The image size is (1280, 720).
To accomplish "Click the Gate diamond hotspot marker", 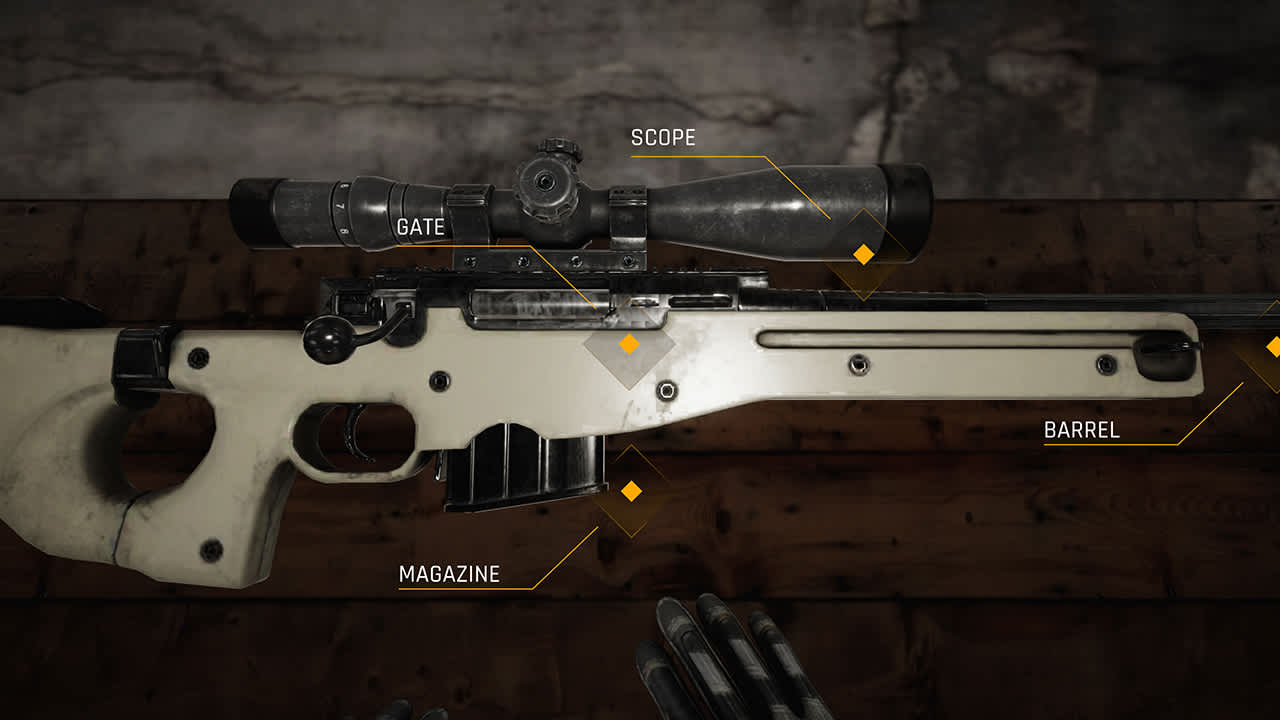I will (x=628, y=343).
